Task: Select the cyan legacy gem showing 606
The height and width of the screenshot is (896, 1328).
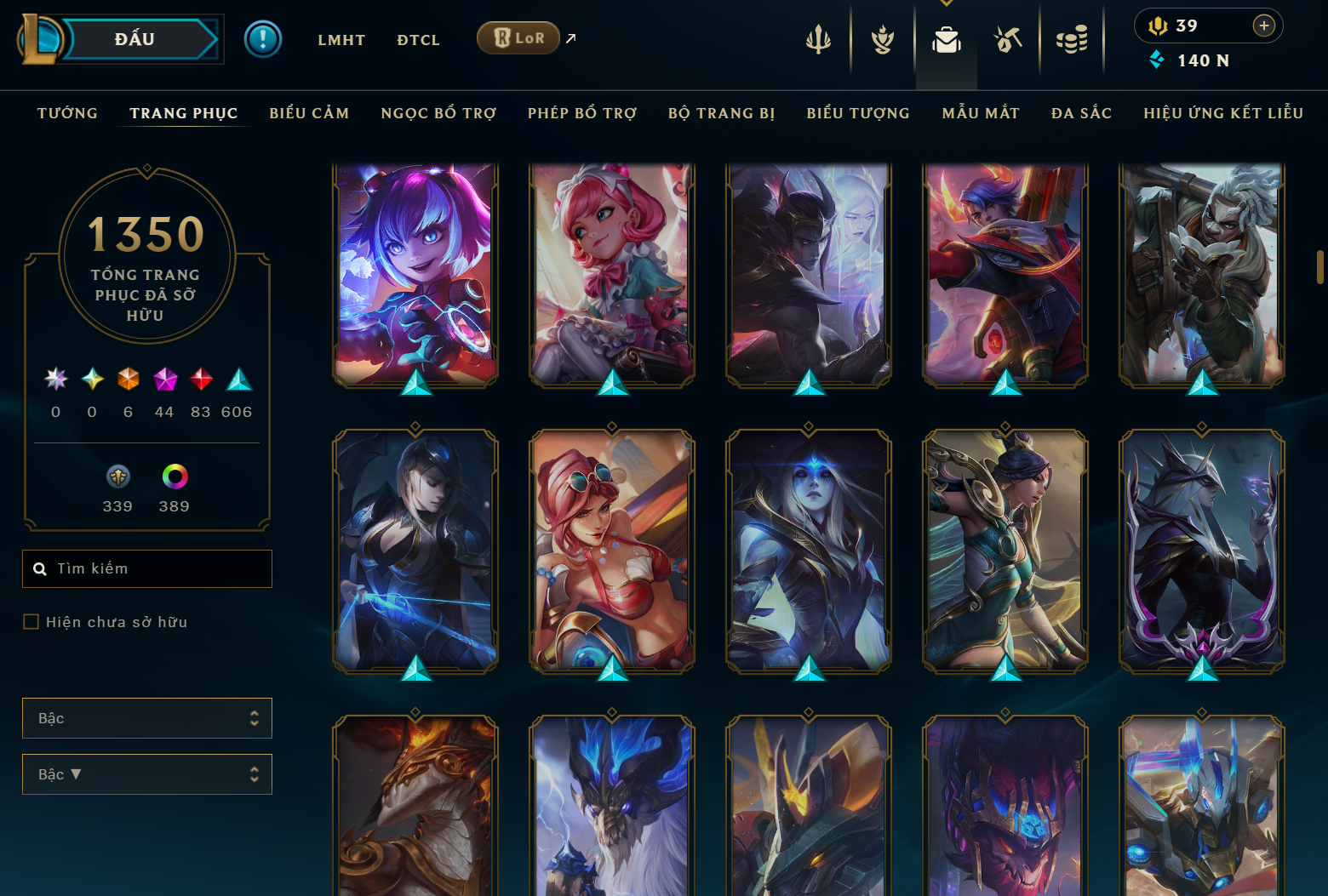Action: [x=238, y=380]
